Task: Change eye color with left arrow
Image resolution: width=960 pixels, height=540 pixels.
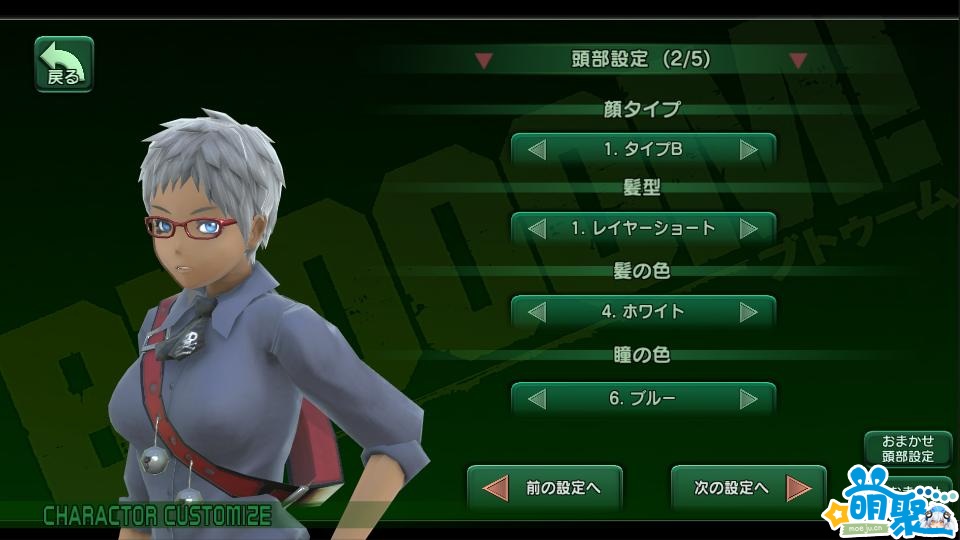Action: [x=537, y=399]
